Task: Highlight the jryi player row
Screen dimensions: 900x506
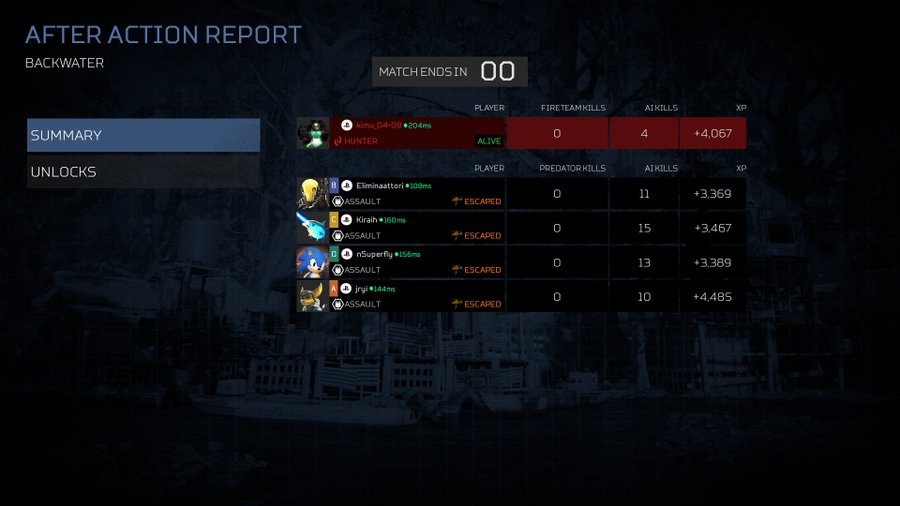Action: tap(420, 296)
